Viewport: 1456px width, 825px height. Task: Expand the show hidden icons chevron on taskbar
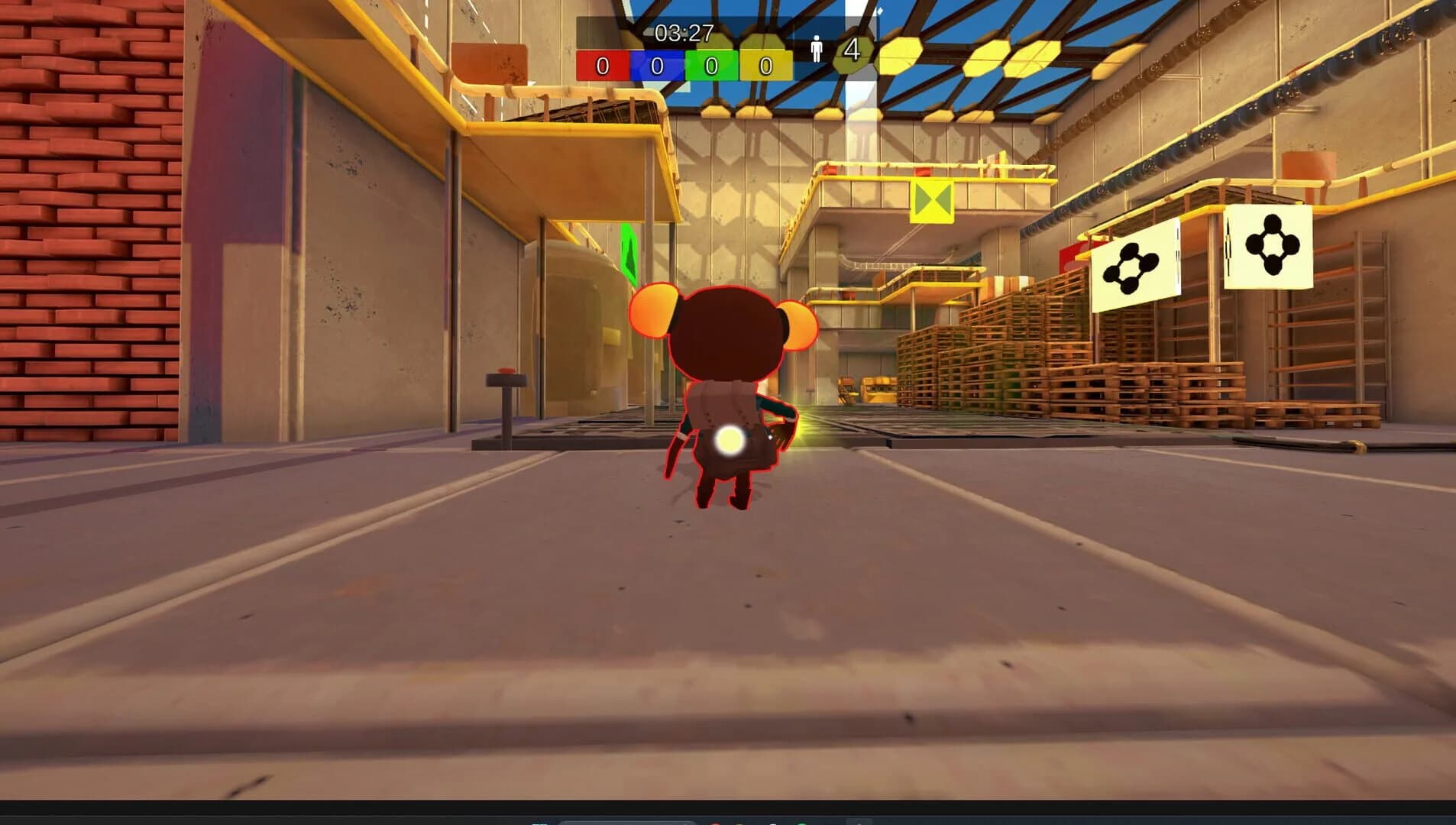click(x=859, y=823)
